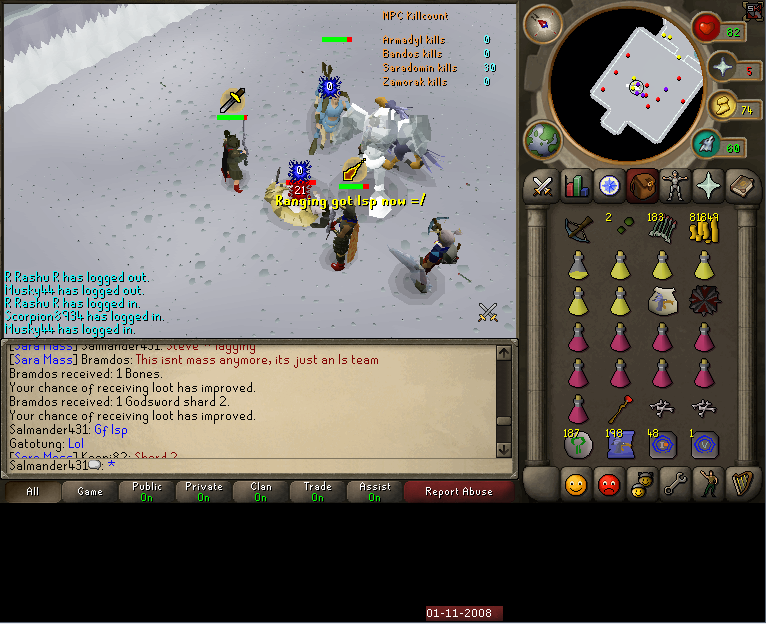766x624 pixels.
Task: Click the compass to face north
Action: (543, 22)
